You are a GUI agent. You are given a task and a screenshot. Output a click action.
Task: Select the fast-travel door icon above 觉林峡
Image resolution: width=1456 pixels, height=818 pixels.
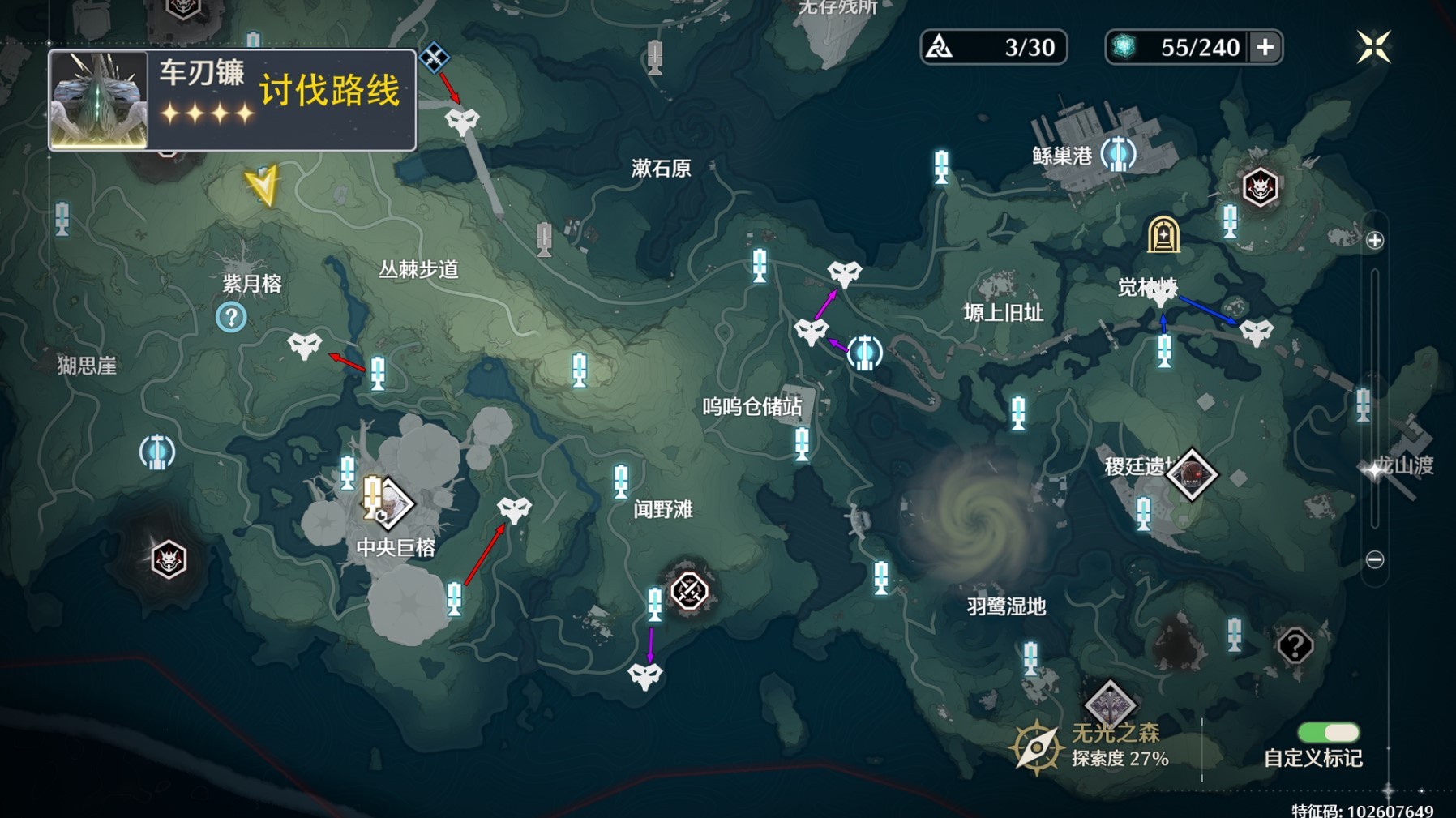(x=1164, y=233)
